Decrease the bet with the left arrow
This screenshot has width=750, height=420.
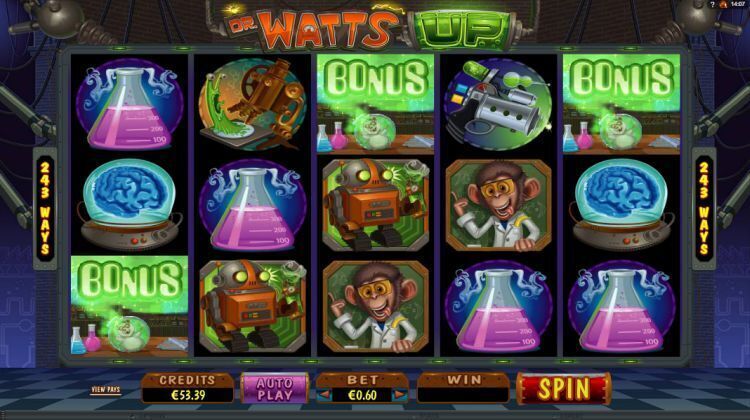coord(323,395)
